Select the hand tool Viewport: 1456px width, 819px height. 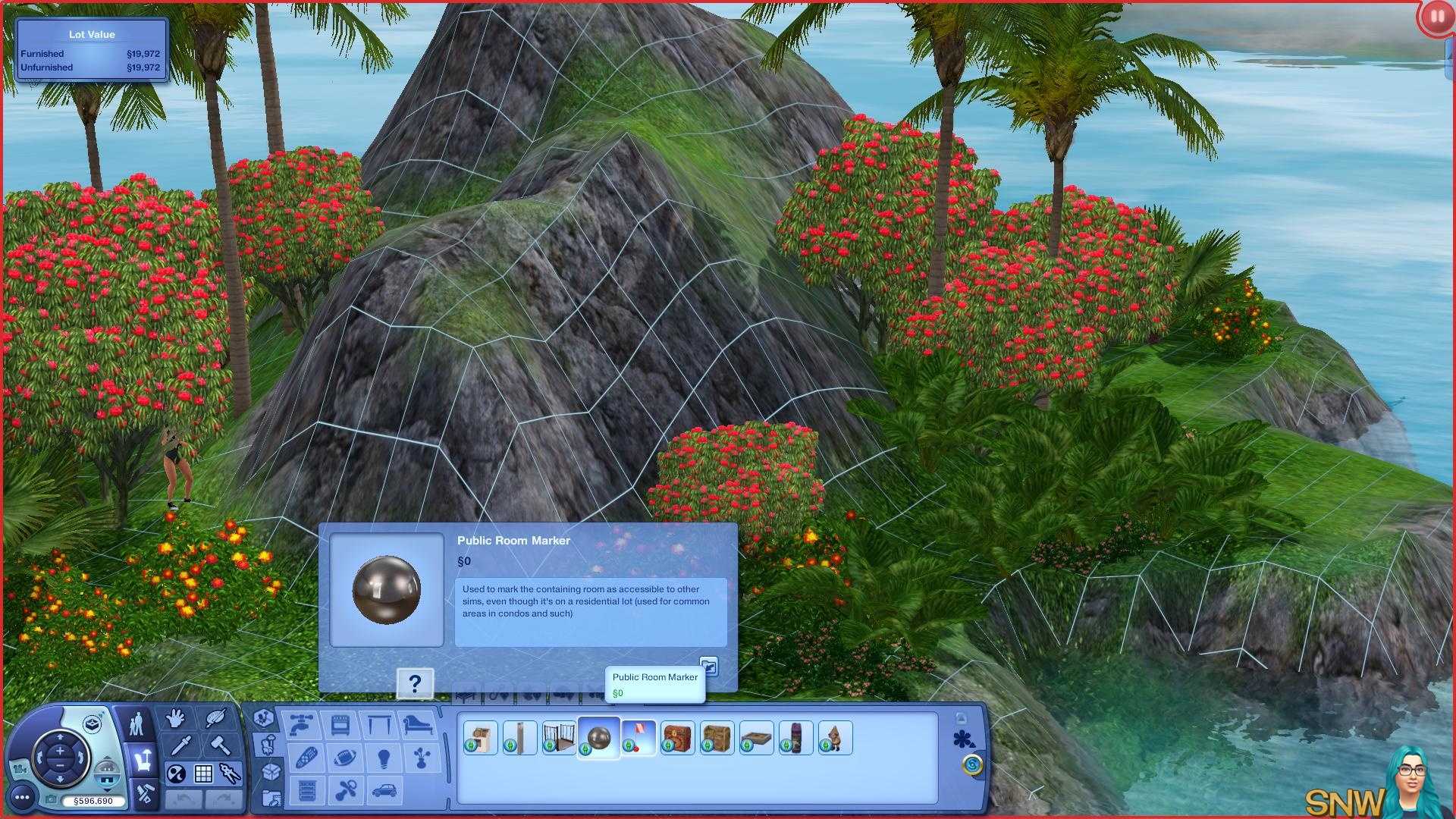point(176,718)
